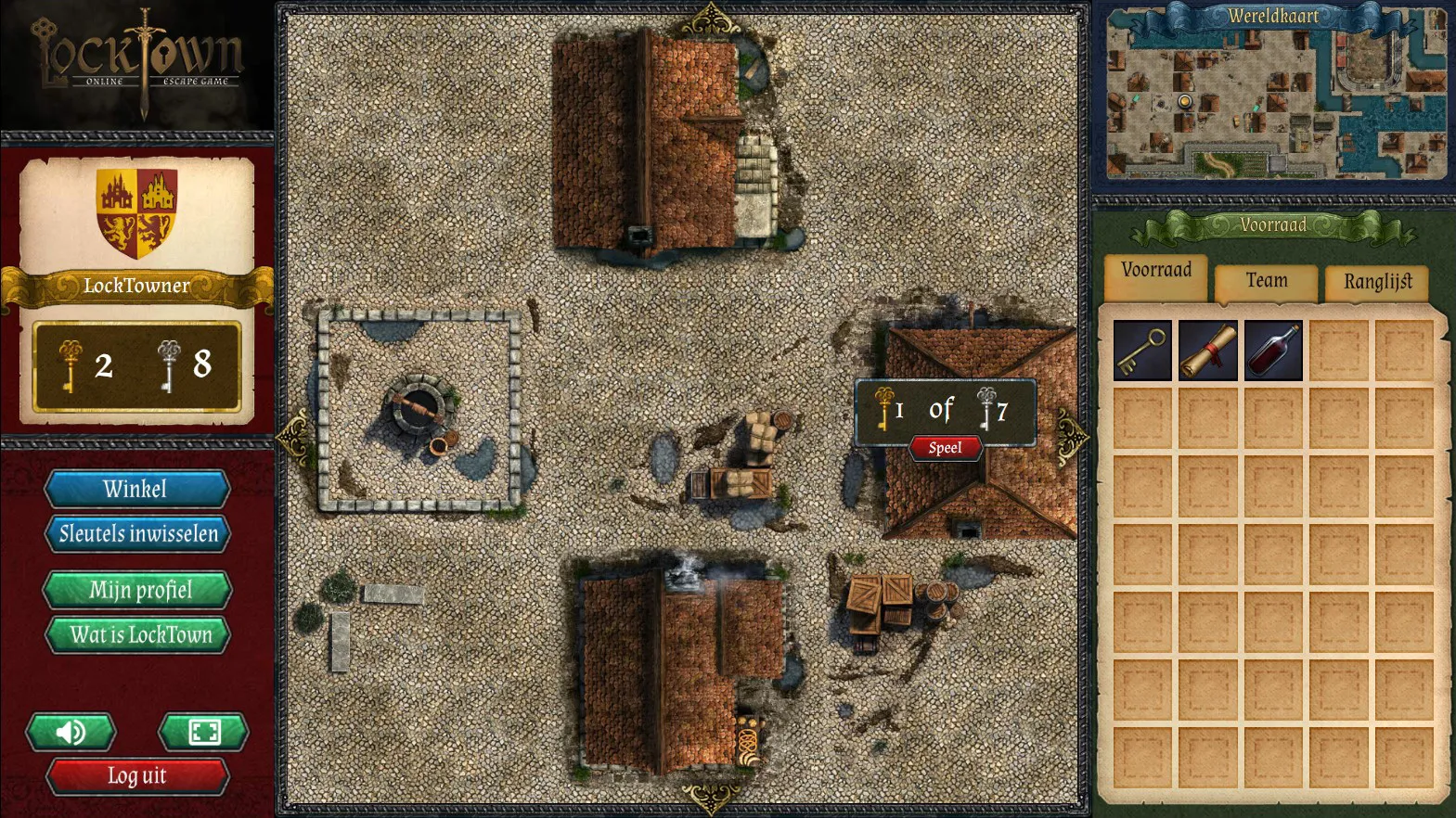Click the bottom map navigation arrow
Screen dimensions: 1456x818
click(711, 795)
